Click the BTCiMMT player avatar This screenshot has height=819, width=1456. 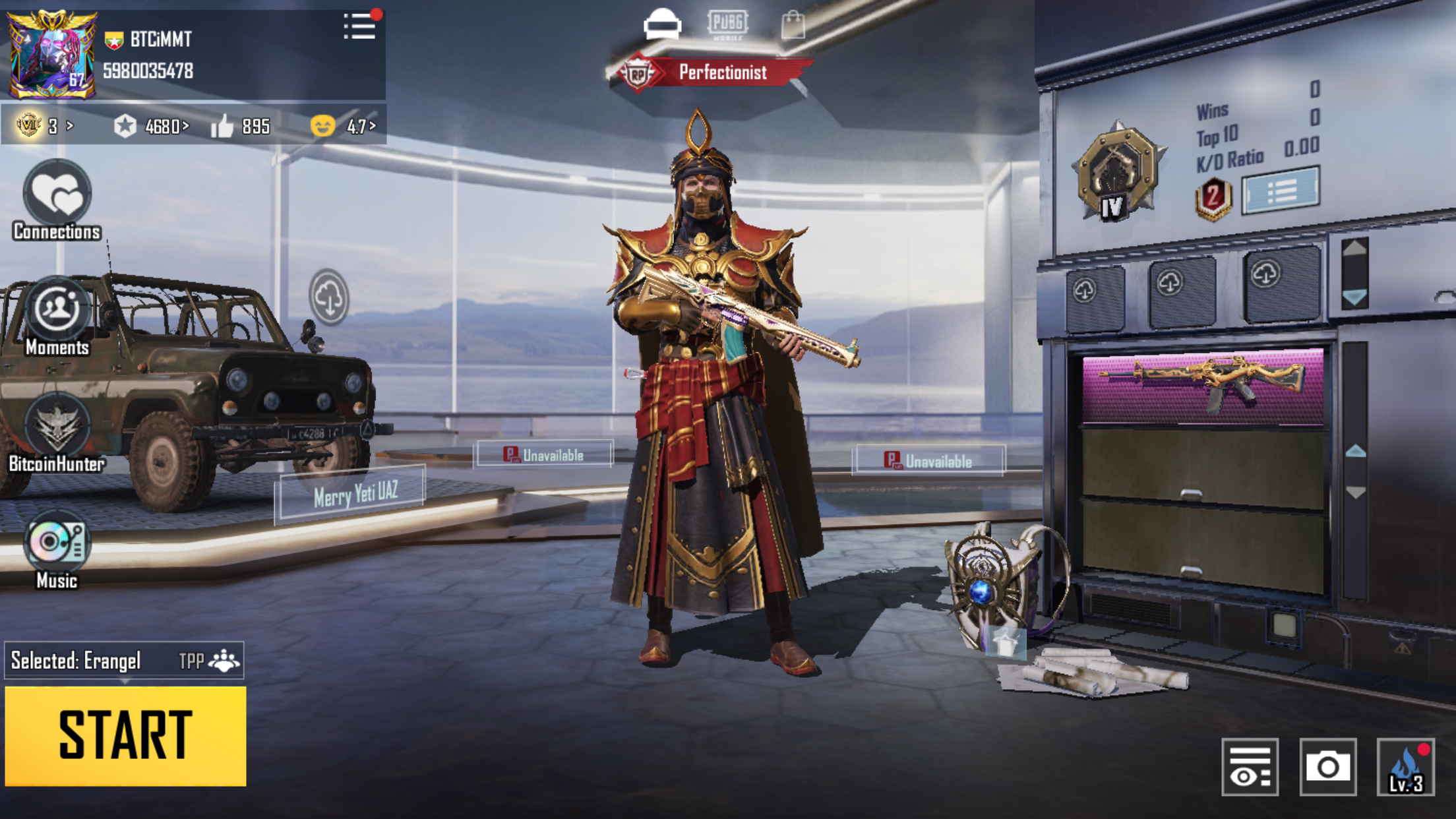coord(51,54)
